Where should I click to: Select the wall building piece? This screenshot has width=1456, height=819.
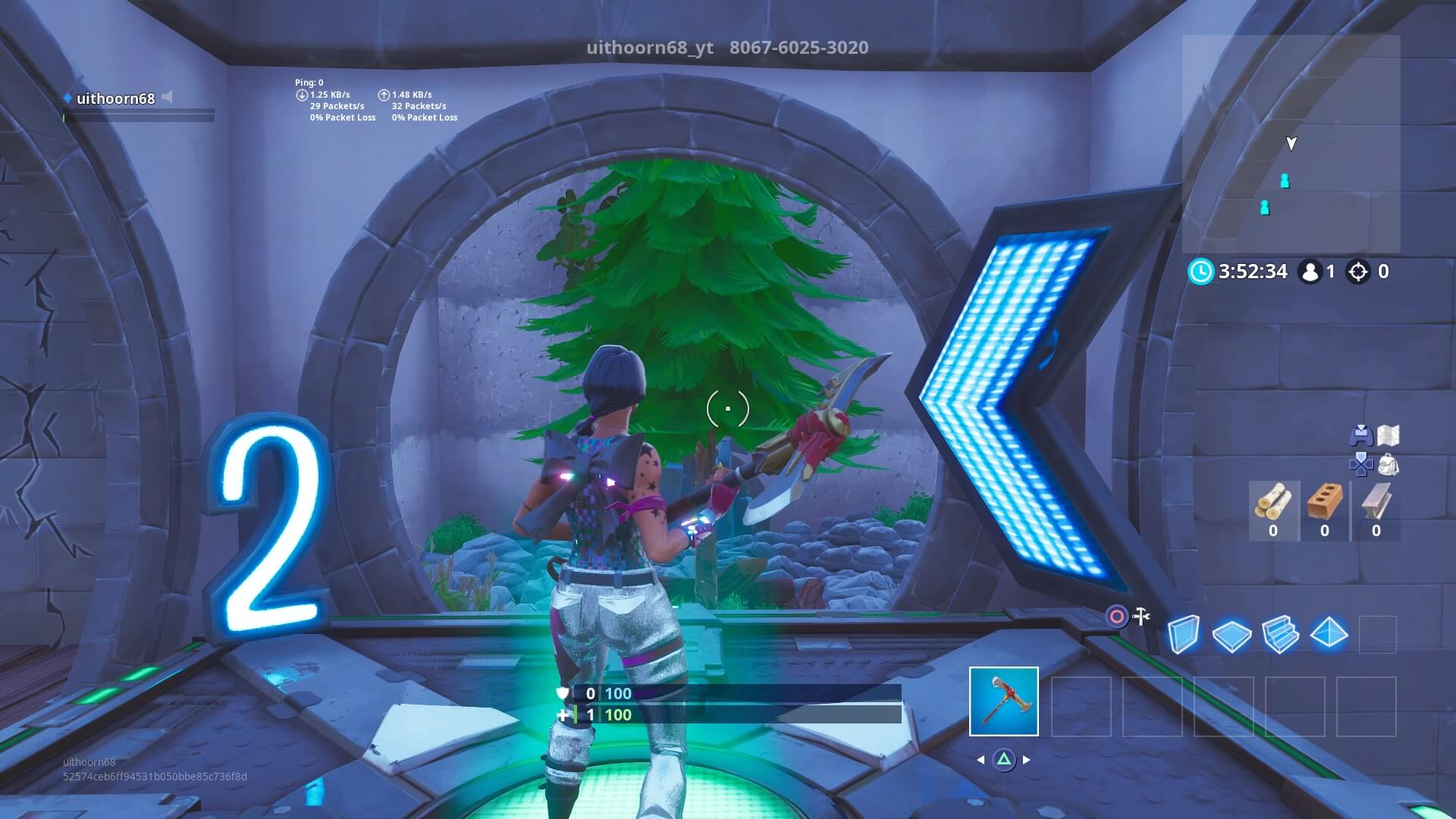[1184, 635]
